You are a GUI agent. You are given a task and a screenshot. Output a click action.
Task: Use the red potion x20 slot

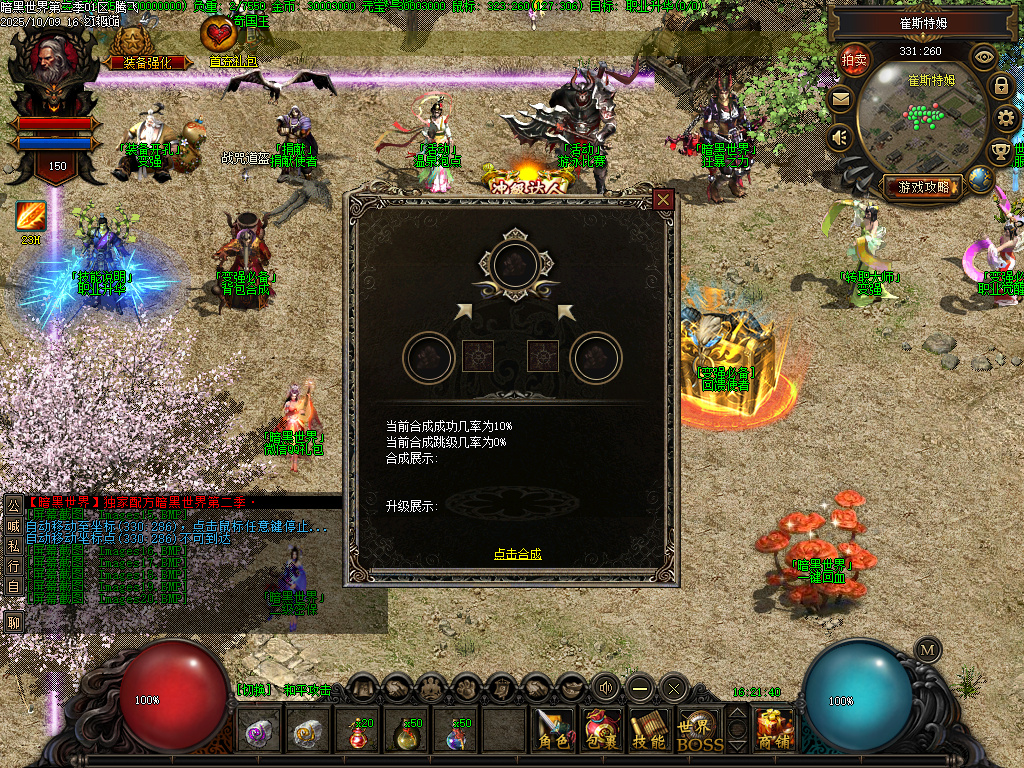tap(359, 732)
